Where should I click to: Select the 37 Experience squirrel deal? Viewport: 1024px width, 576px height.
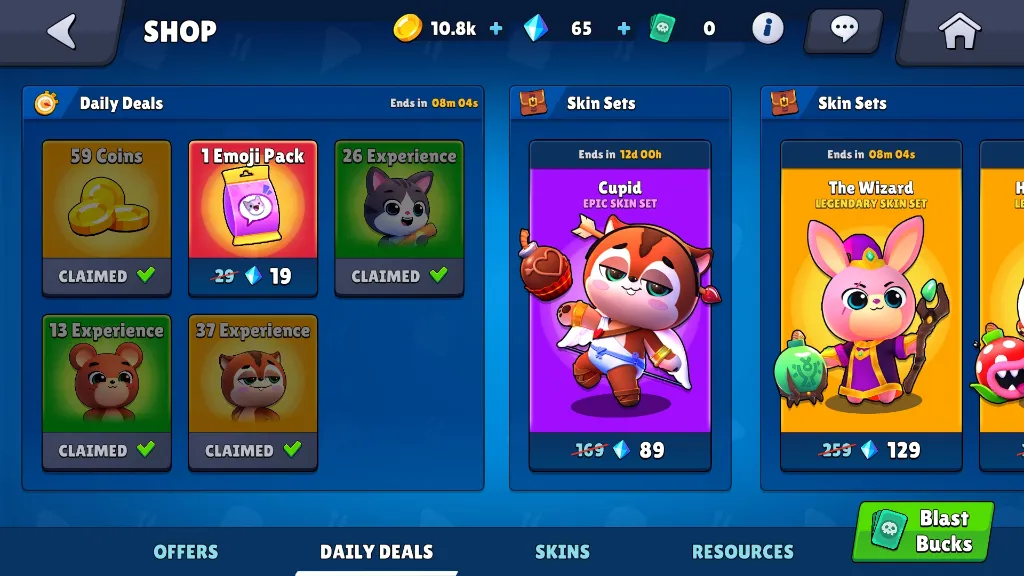[253, 392]
